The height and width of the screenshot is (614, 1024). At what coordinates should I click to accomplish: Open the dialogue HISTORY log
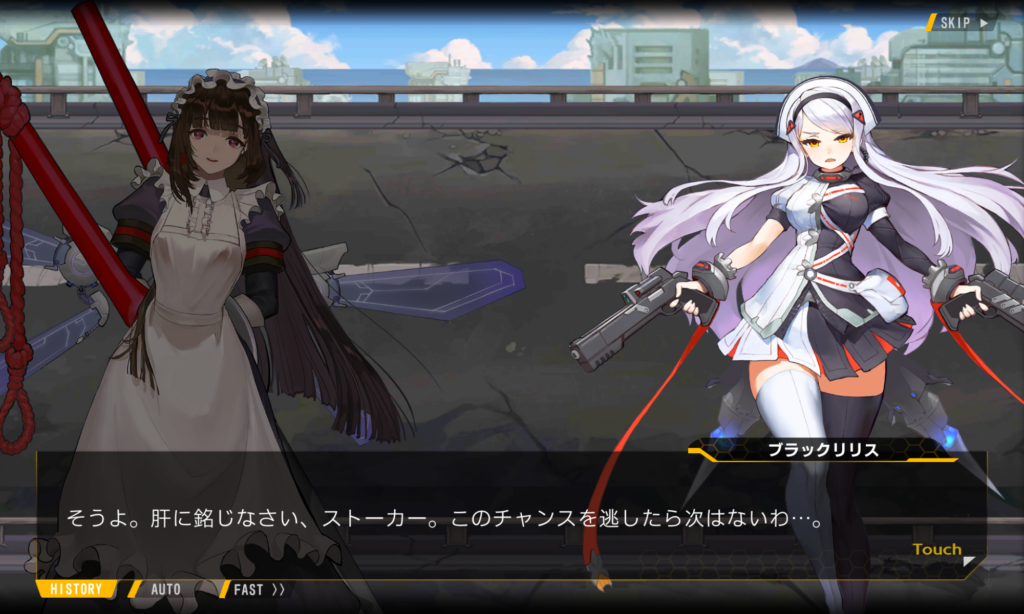pos(76,589)
